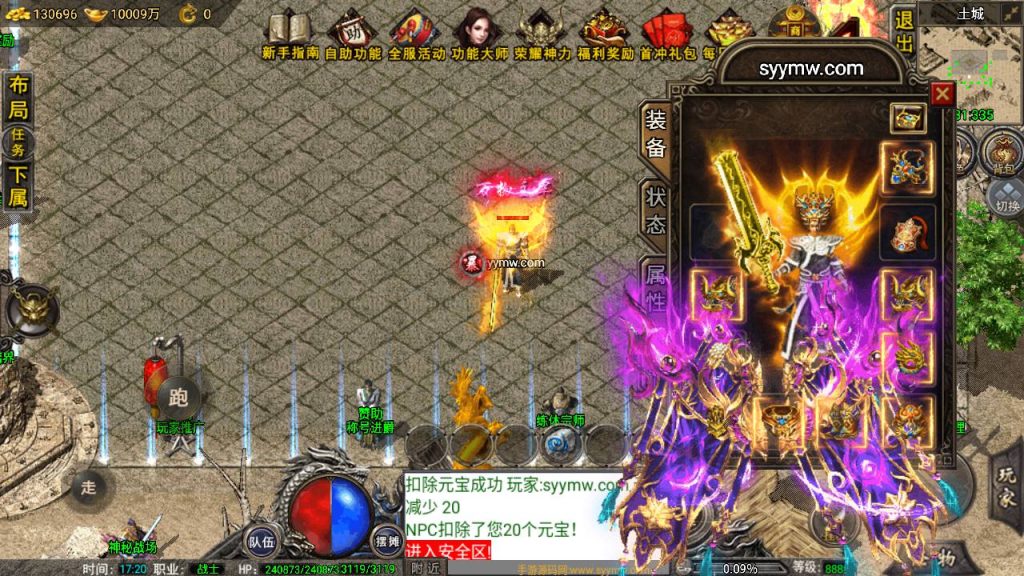Open the 摆摊 stall button
The height and width of the screenshot is (576, 1024).
pos(386,540)
